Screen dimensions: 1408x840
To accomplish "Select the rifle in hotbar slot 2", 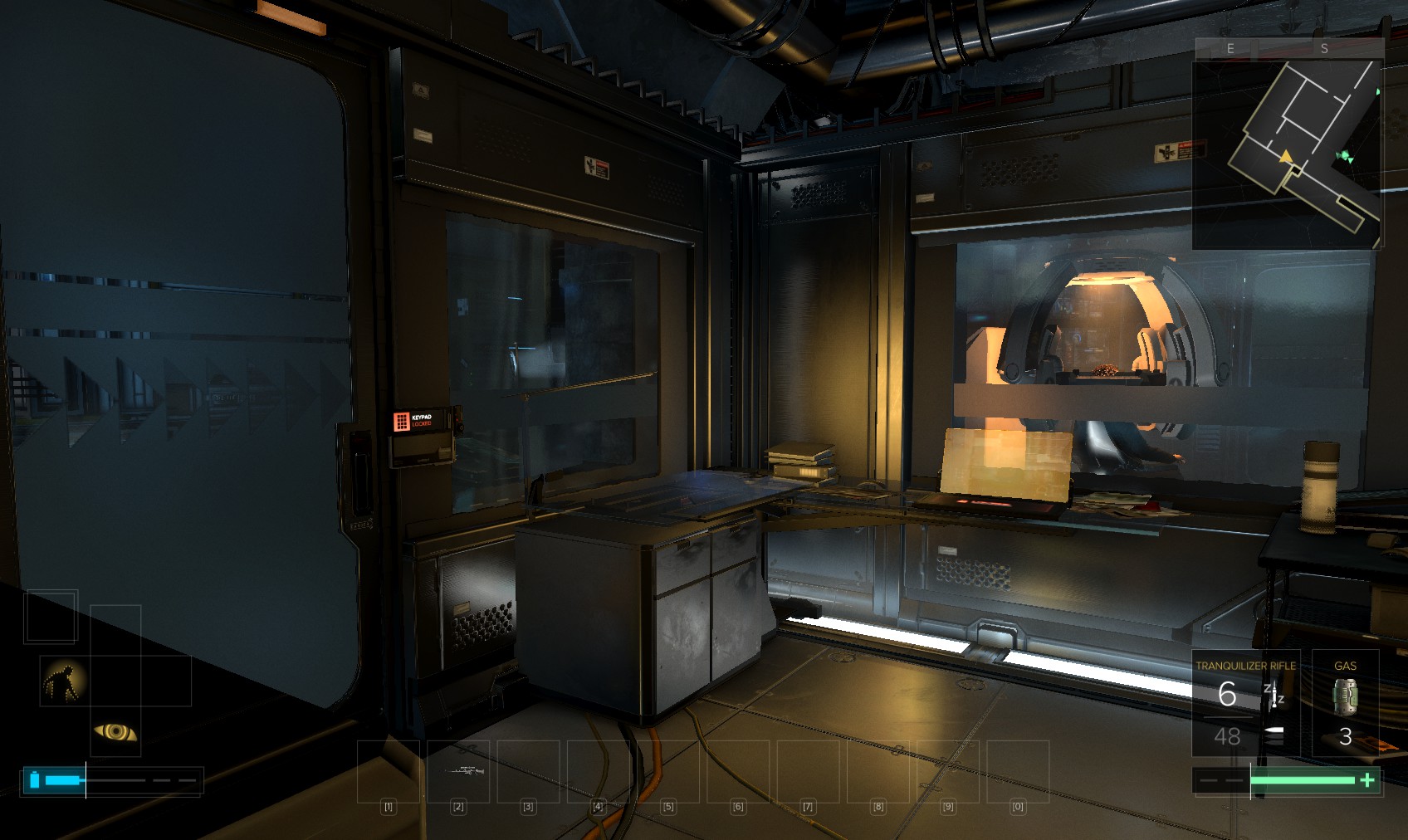I will coord(458,771).
